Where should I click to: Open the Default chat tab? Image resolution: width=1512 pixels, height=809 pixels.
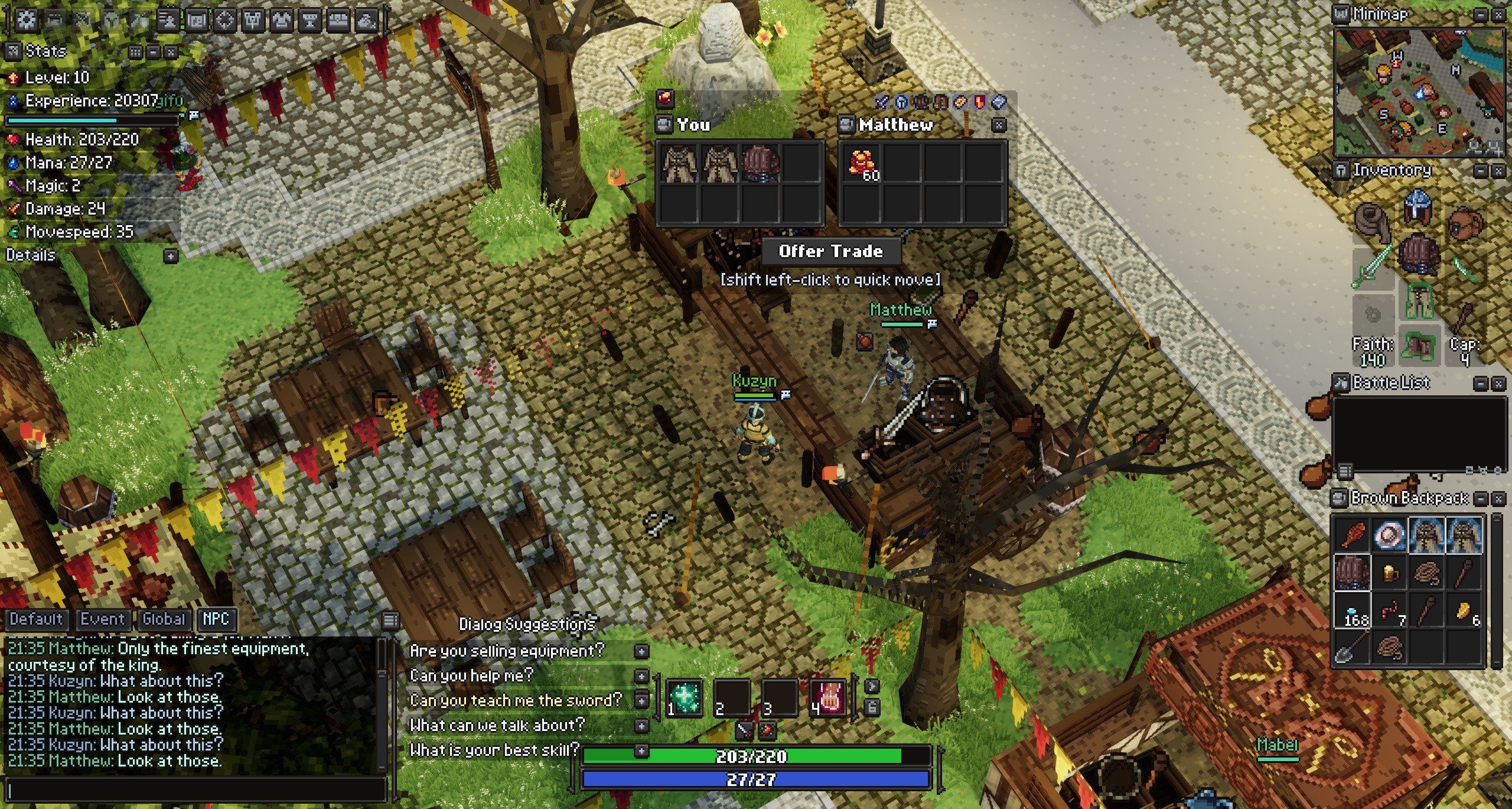pos(36,619)
